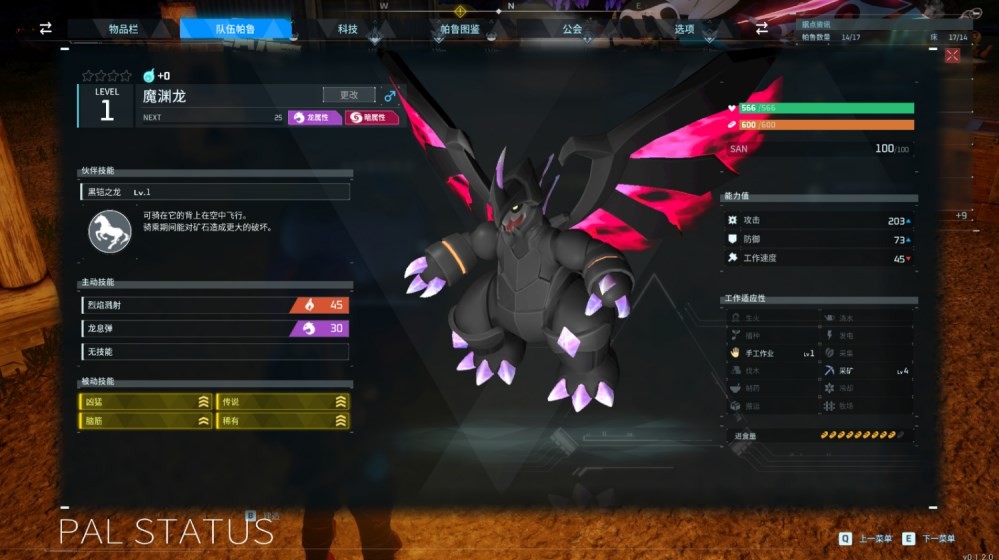Click the empty 无技能 skill slot
Image resolution: width=999 pixels, height=560 pixels.
215,351
